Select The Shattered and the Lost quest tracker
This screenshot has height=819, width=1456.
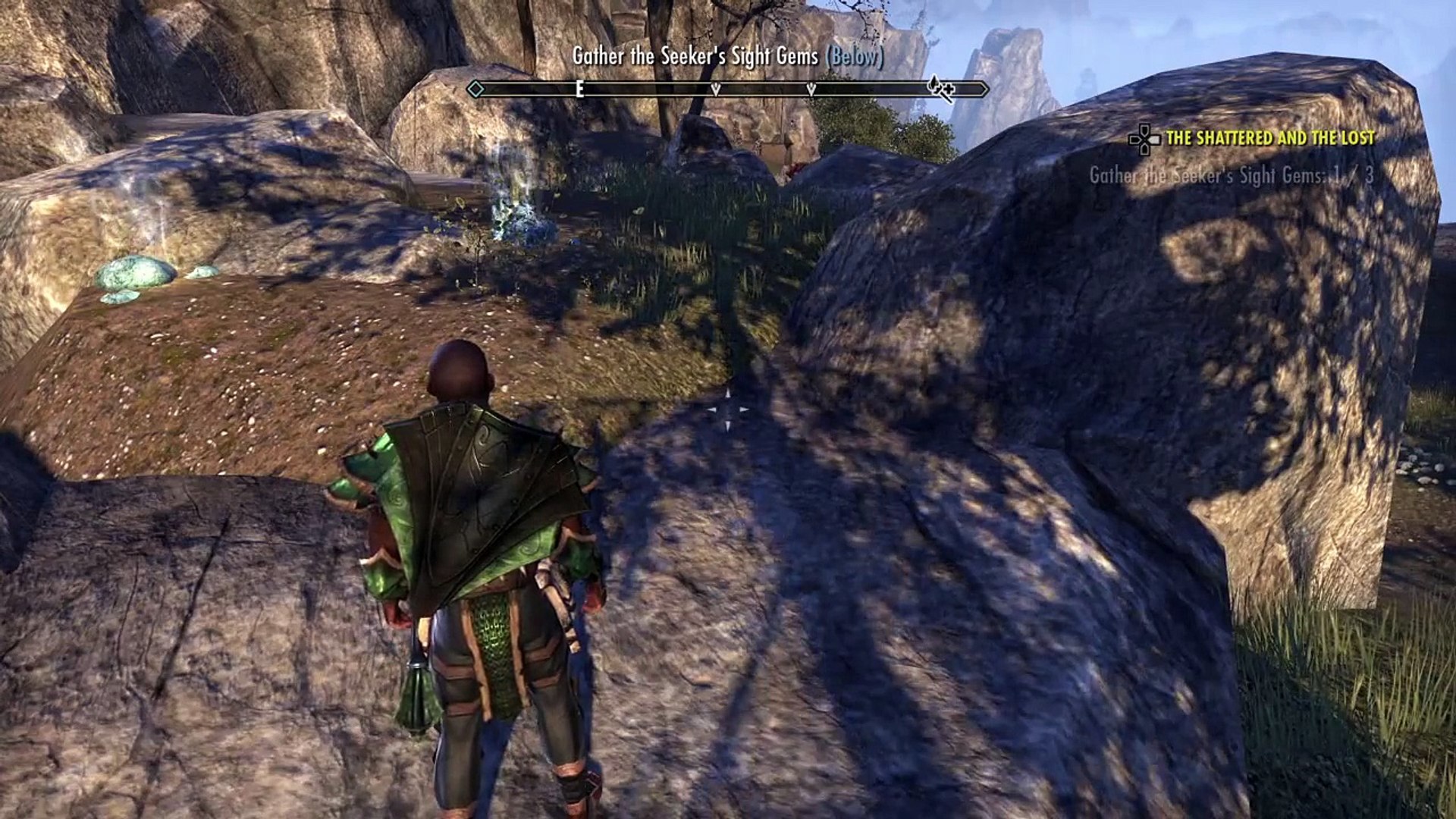(1269, 138)
